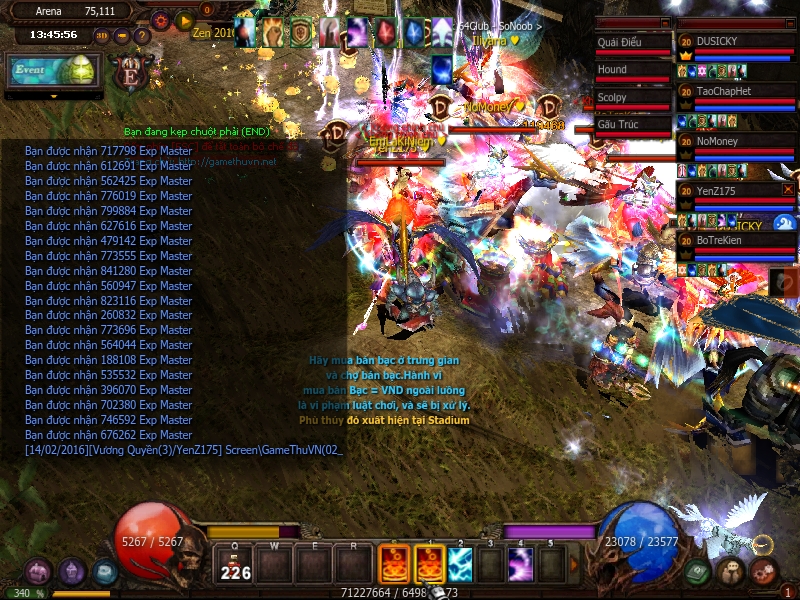Toggle the 3D view button
The width and height of the screenshot is (800, 600).
coord(103,36)
